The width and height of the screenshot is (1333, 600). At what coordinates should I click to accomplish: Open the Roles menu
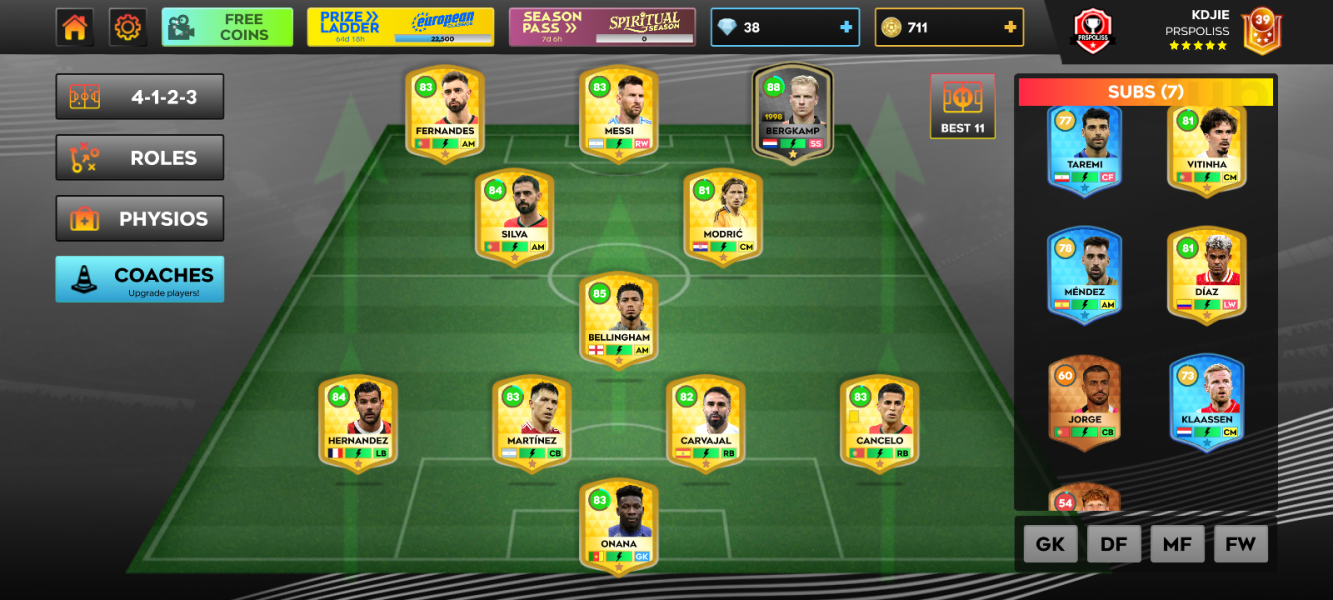click(140, 158)
